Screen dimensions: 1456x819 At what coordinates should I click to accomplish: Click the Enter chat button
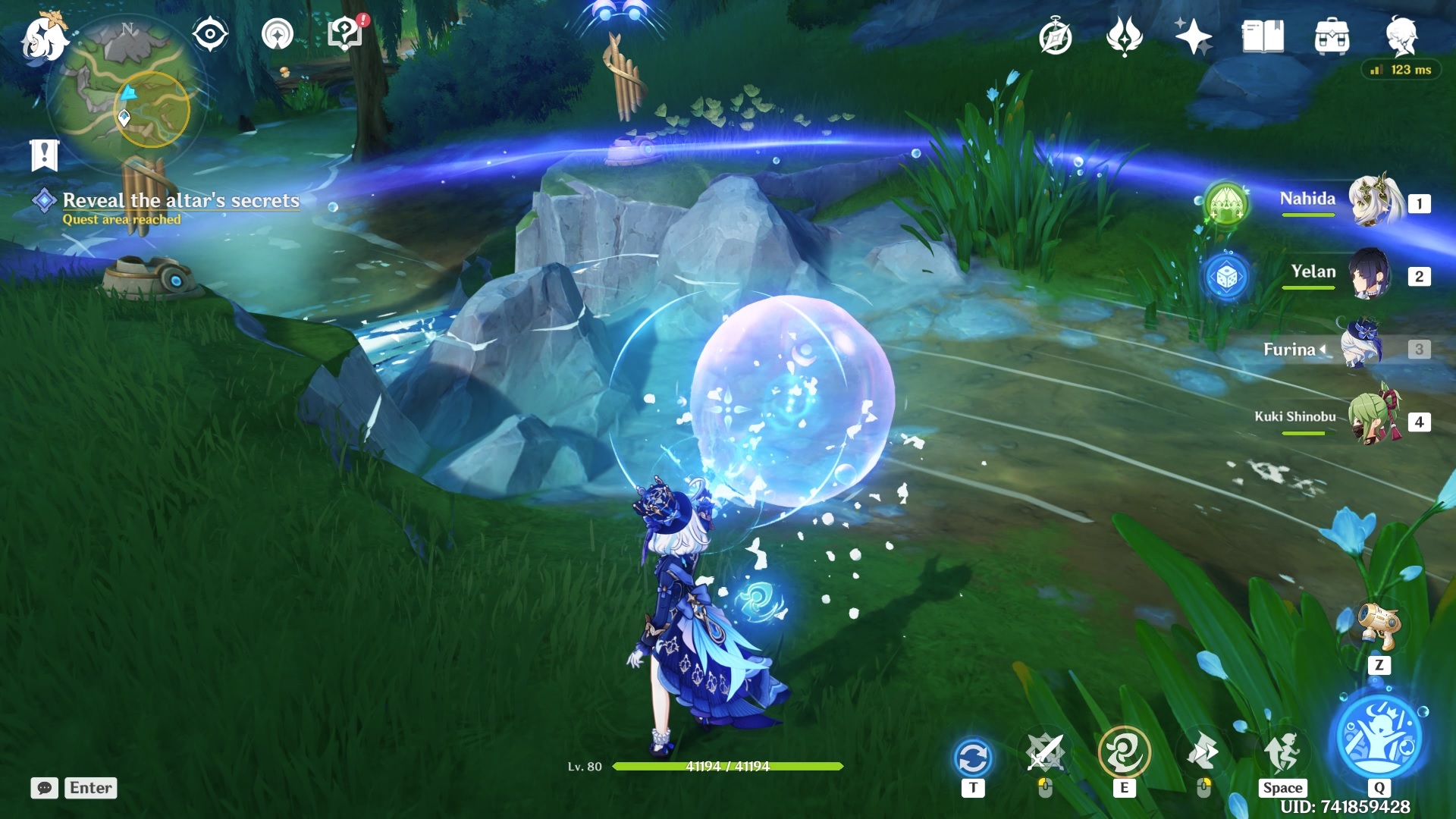coord(89,788)
